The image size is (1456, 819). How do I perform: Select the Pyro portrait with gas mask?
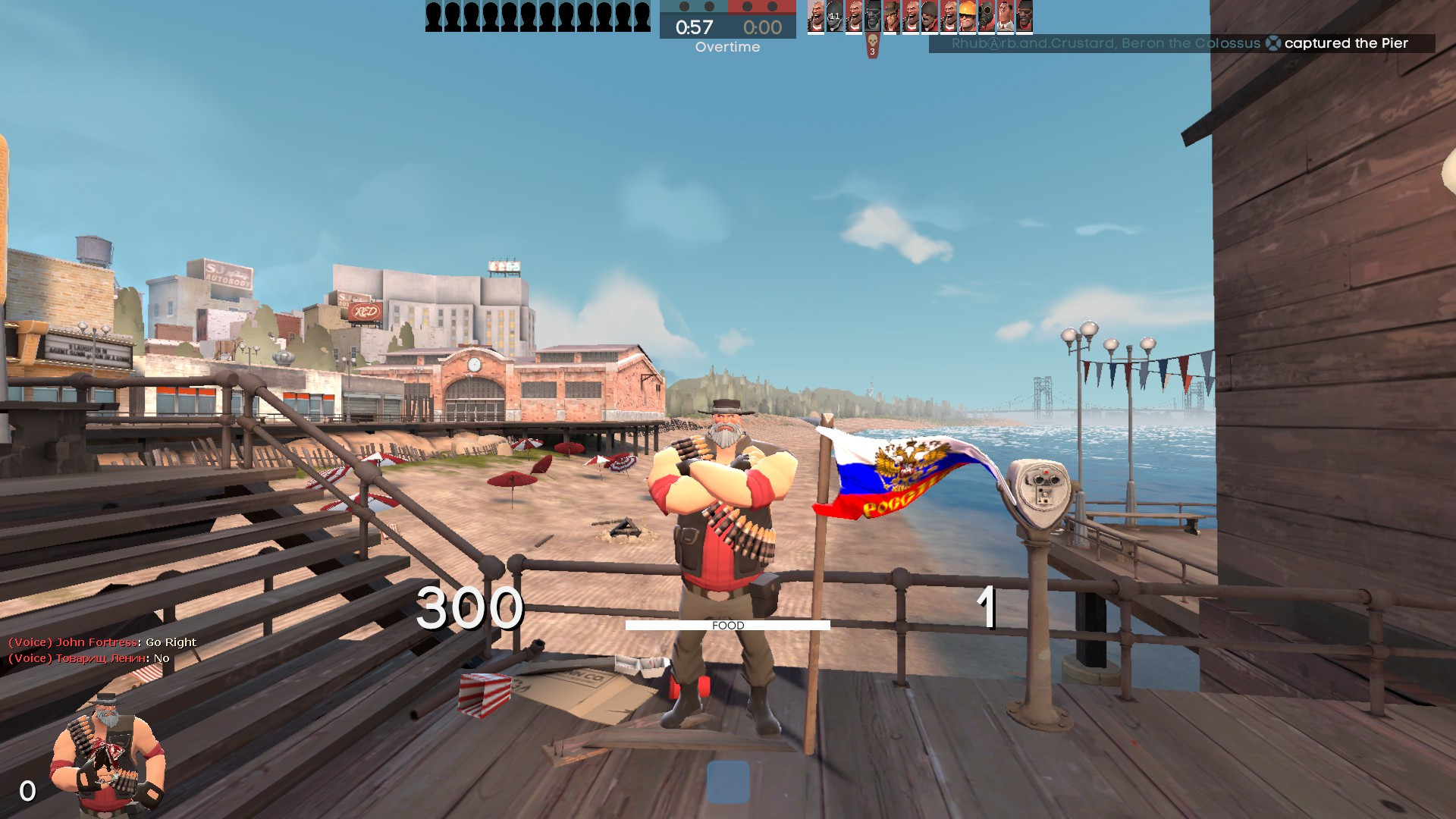[987, 17]
